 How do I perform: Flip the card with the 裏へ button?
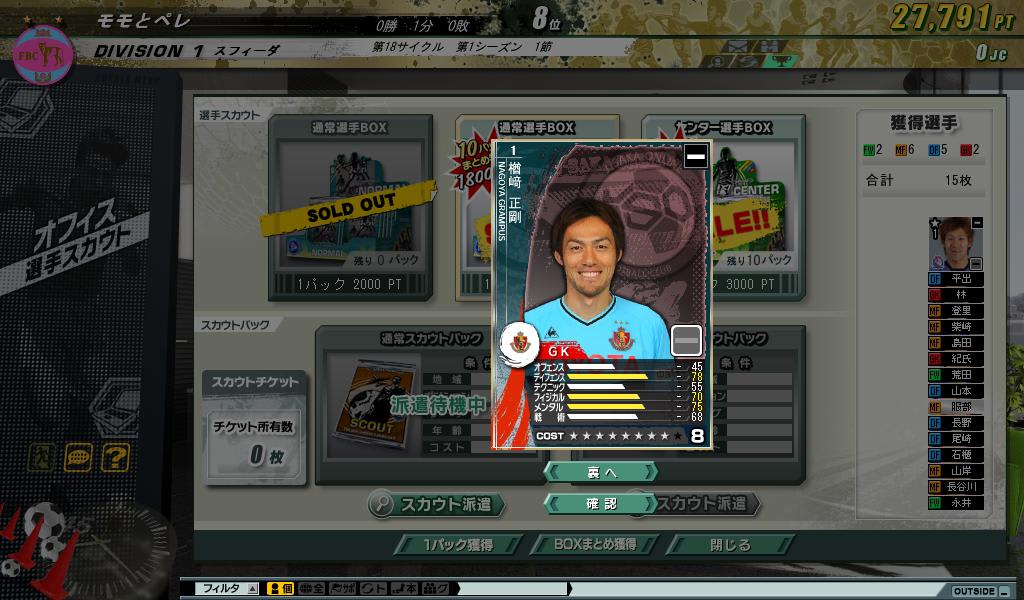coord(600,471)
